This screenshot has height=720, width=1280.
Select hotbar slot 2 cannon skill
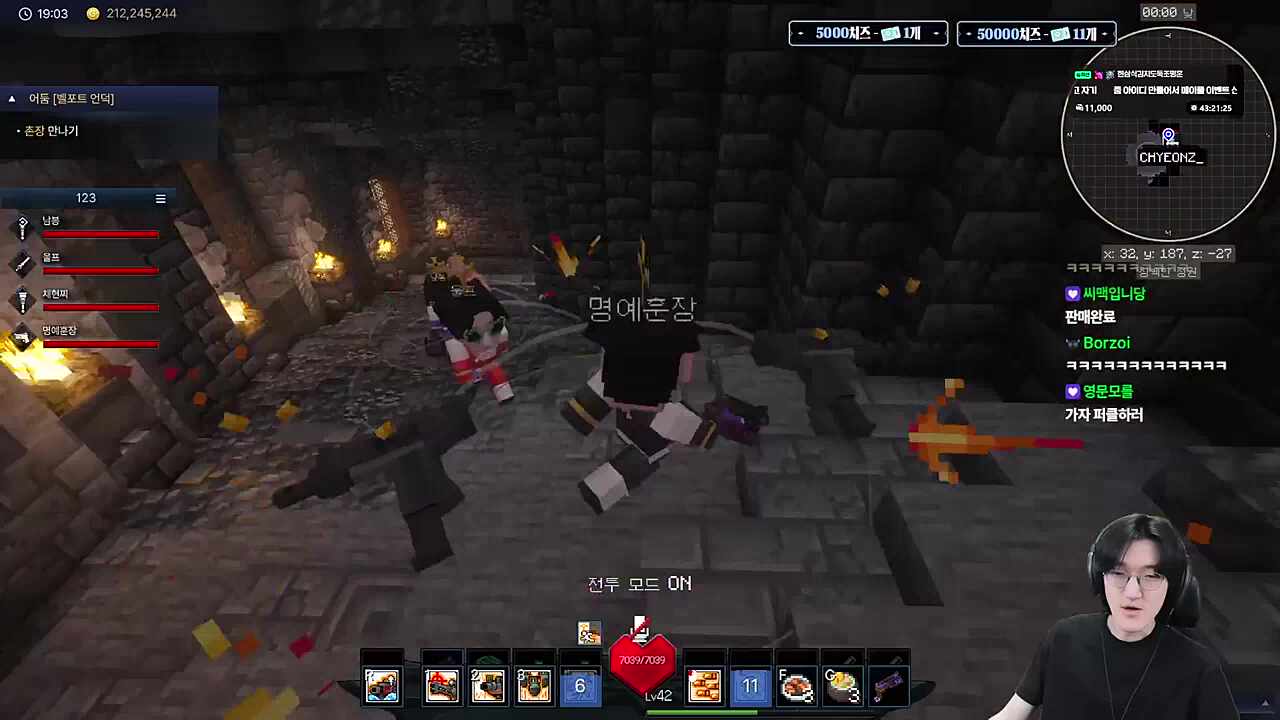[x=487, y=685]
